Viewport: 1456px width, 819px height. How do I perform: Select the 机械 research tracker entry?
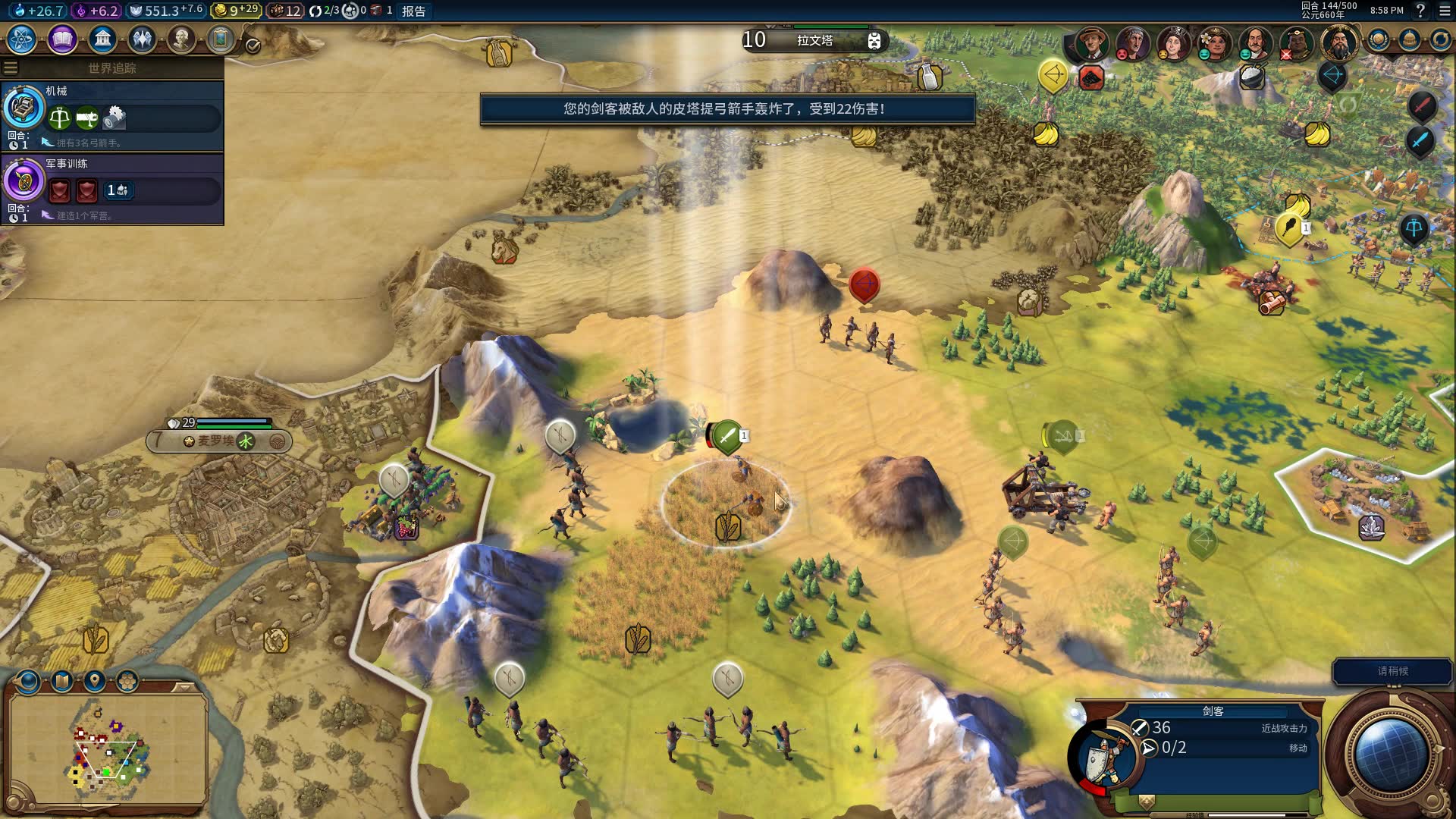112,115
